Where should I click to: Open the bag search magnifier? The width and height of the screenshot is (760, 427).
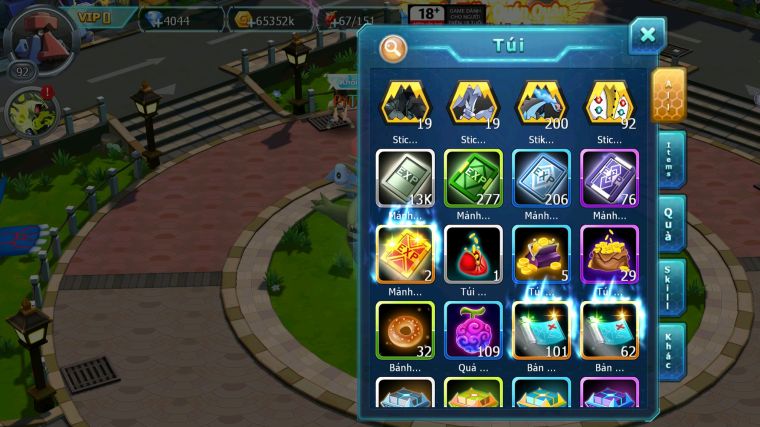click(393, 47)
